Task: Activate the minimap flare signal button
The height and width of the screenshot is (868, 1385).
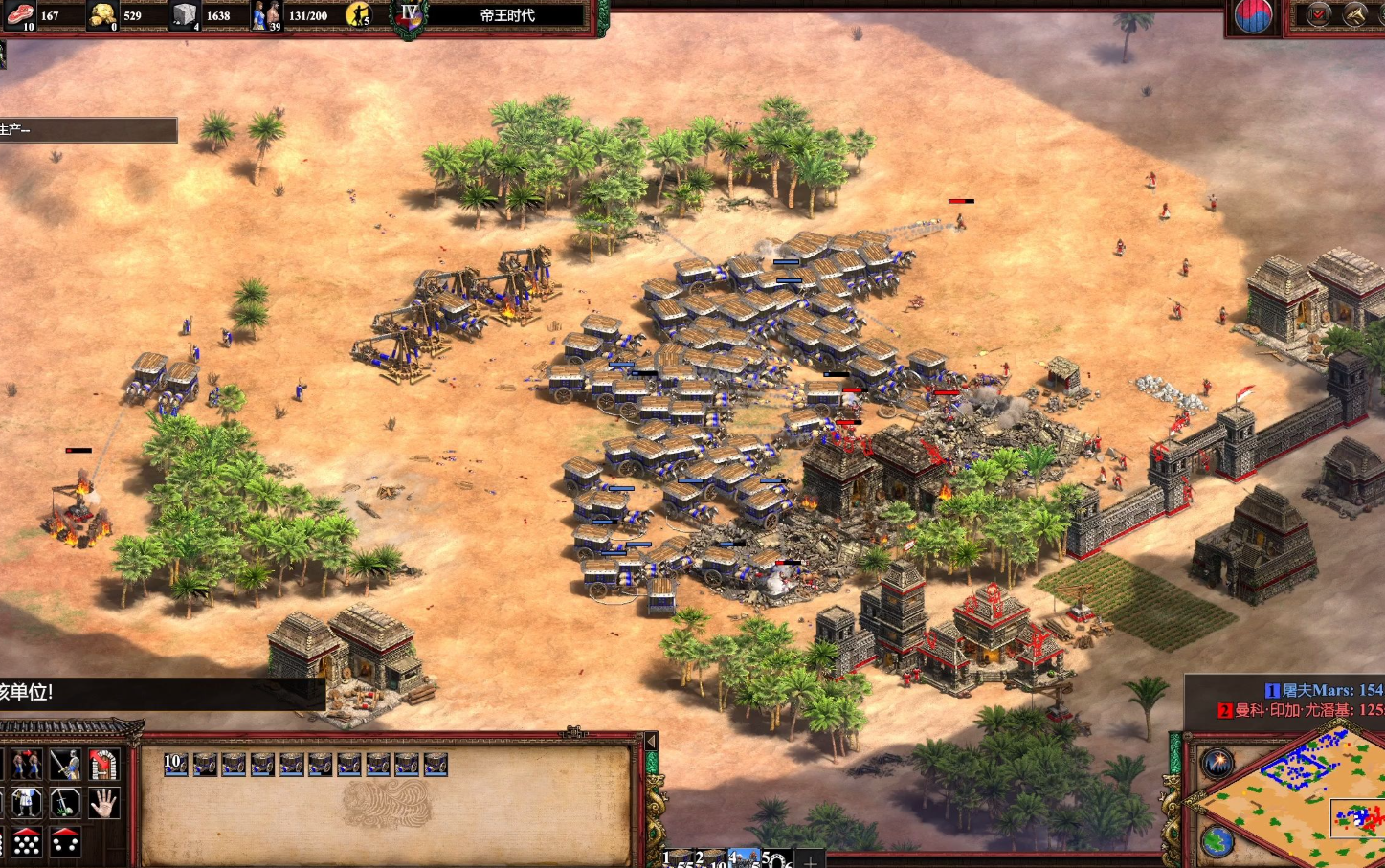Action: tap(1218, 763)
